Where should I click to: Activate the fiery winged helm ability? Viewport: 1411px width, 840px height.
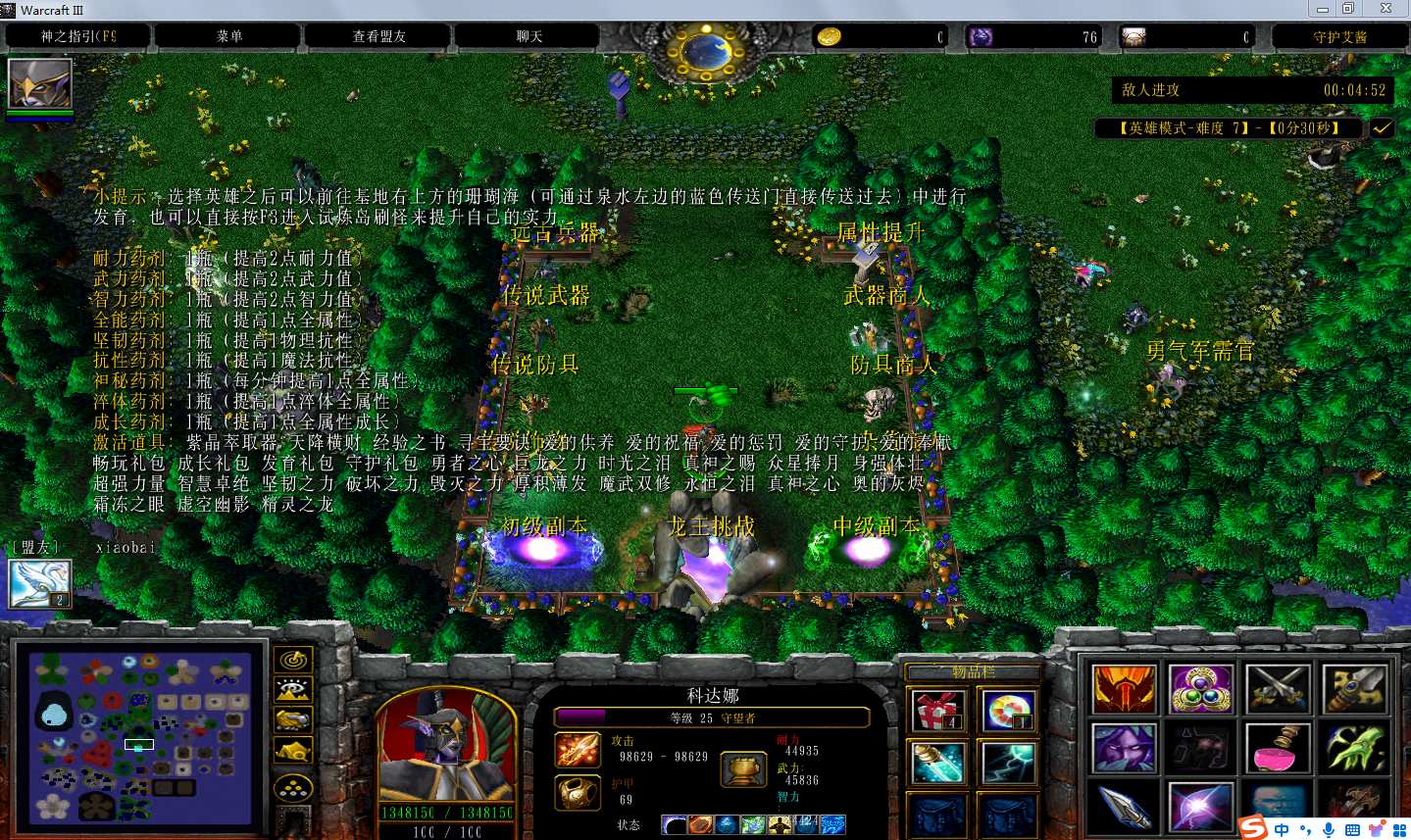pyautogui.click(x=1124, y=689)
